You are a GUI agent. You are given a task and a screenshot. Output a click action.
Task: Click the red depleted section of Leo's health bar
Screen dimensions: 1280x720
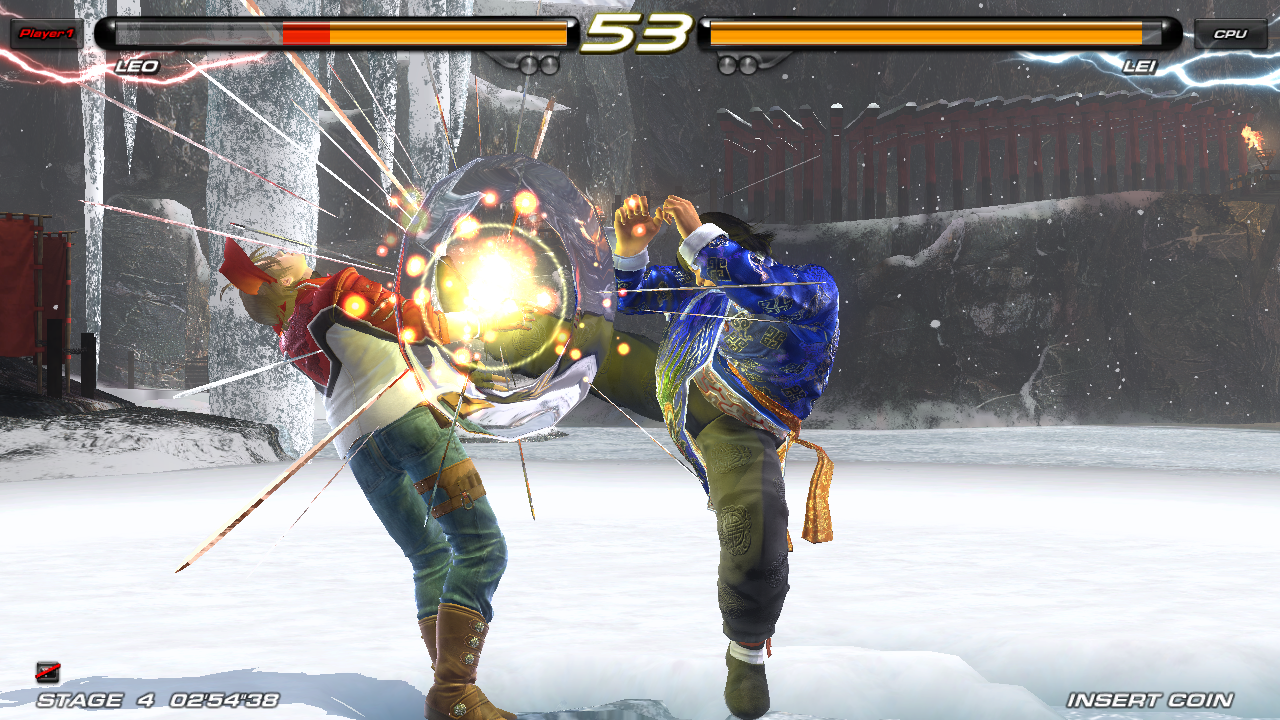(x=305, y=33)
